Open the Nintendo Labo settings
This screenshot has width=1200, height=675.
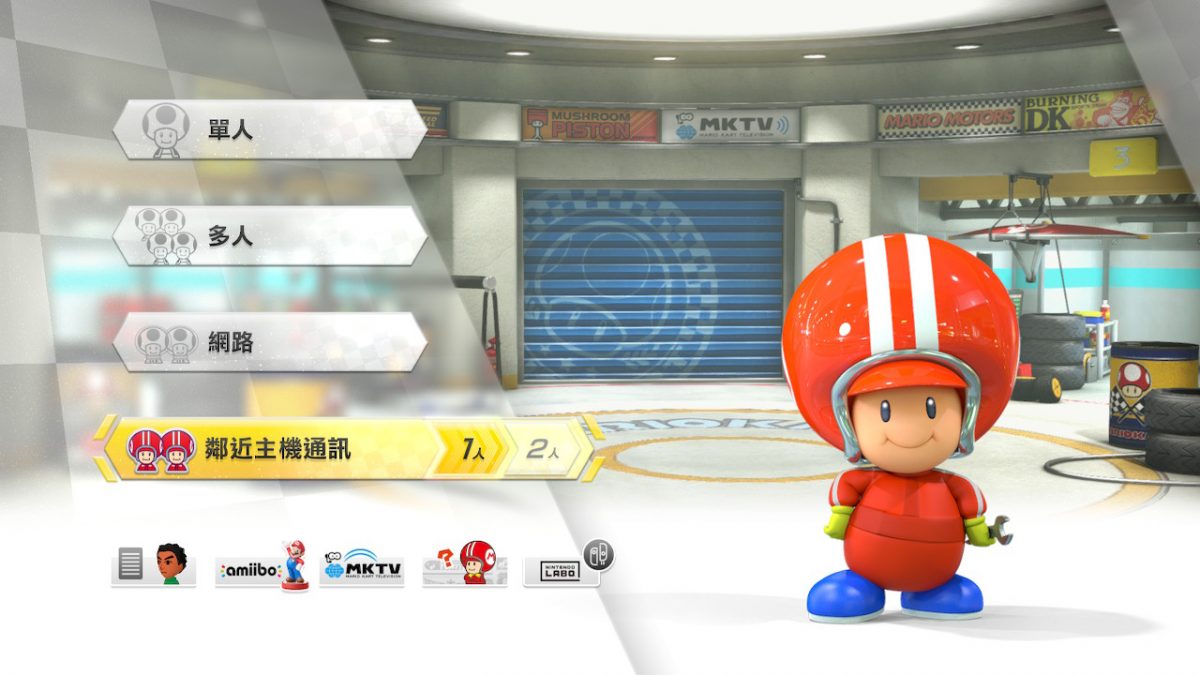(x=563, y=569)
